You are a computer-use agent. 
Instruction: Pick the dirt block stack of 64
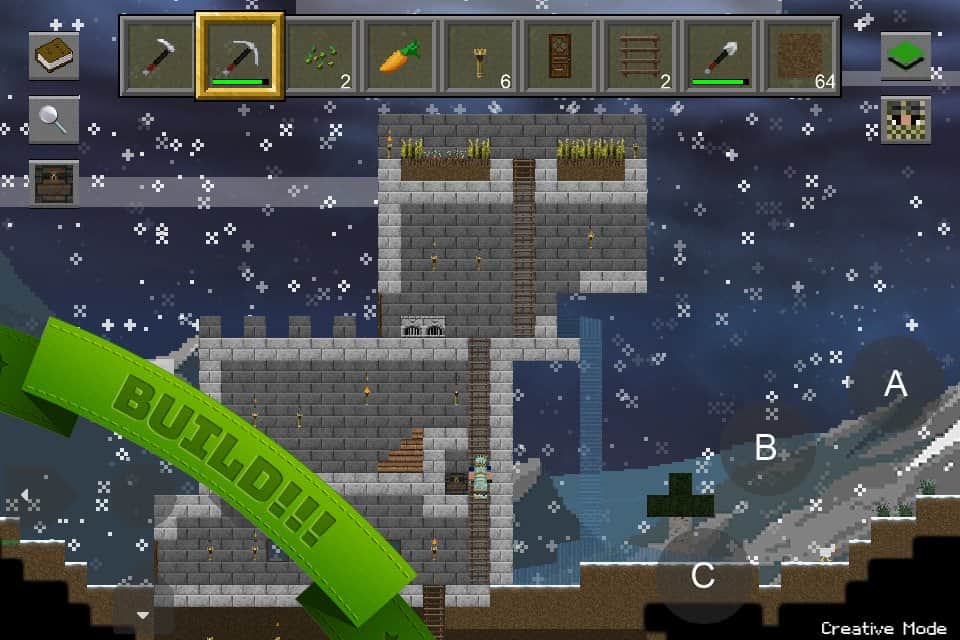(x=801, y=56)
